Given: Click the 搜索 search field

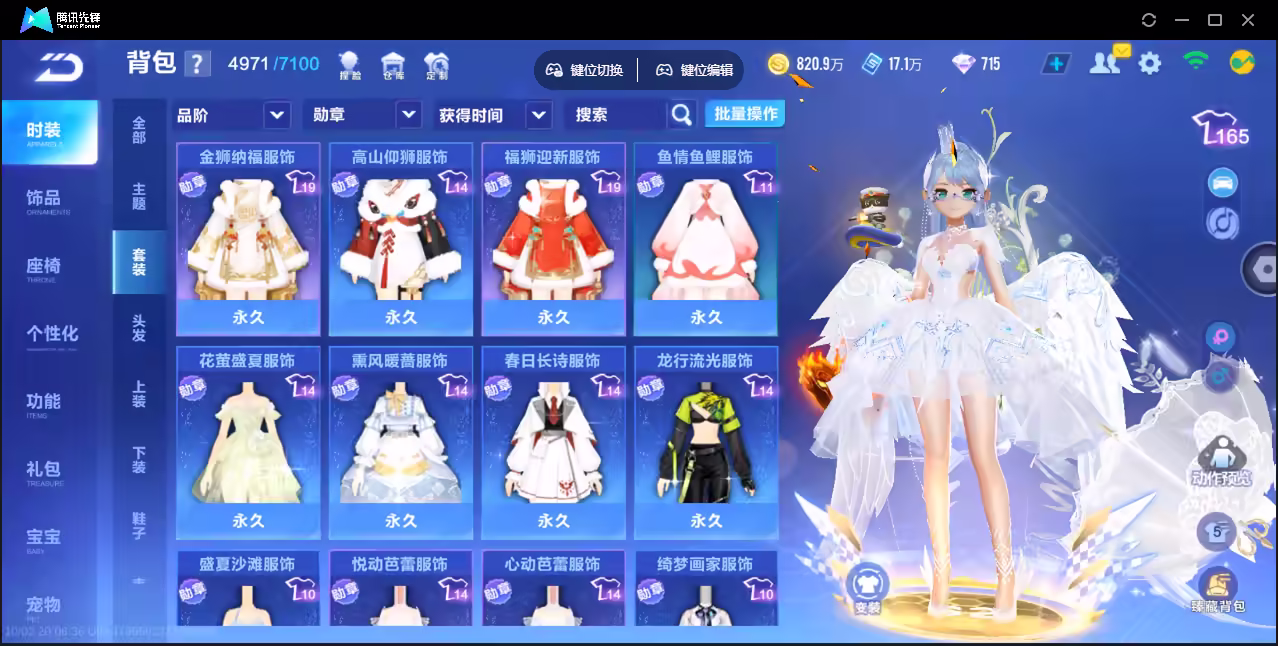Looking at the screenshot, I should pos(617,115).
